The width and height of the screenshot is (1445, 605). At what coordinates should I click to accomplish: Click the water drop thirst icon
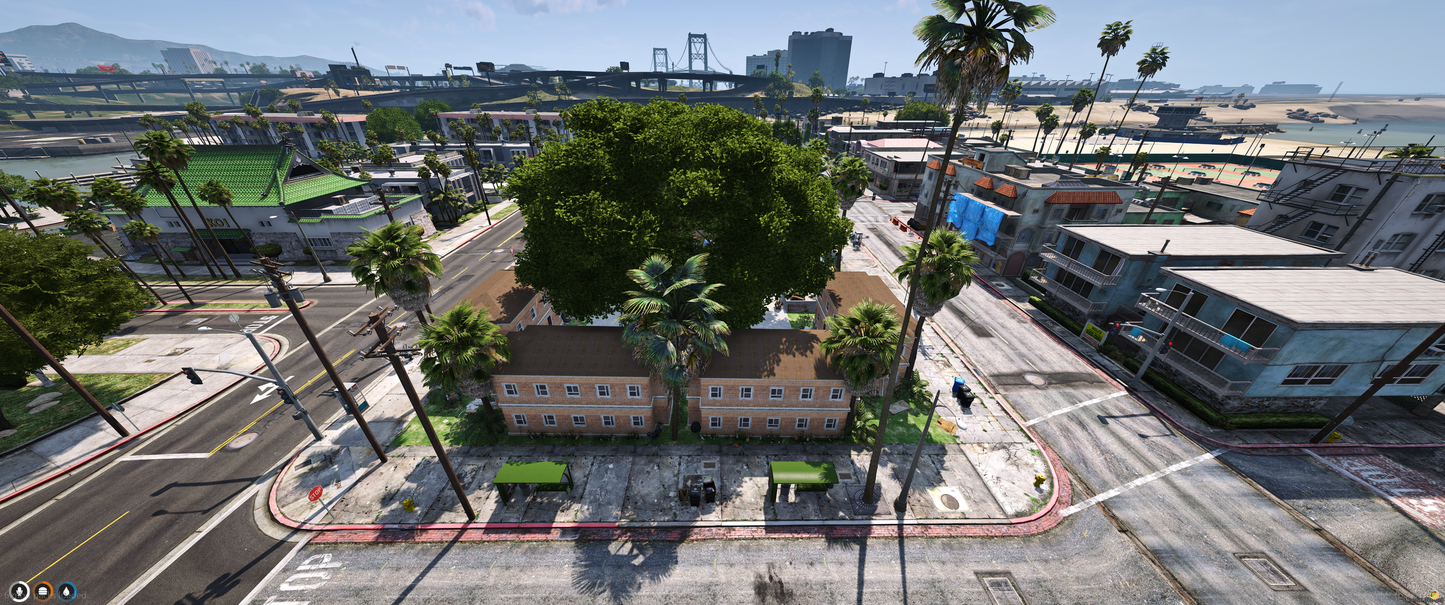click(x=67, y=591)
